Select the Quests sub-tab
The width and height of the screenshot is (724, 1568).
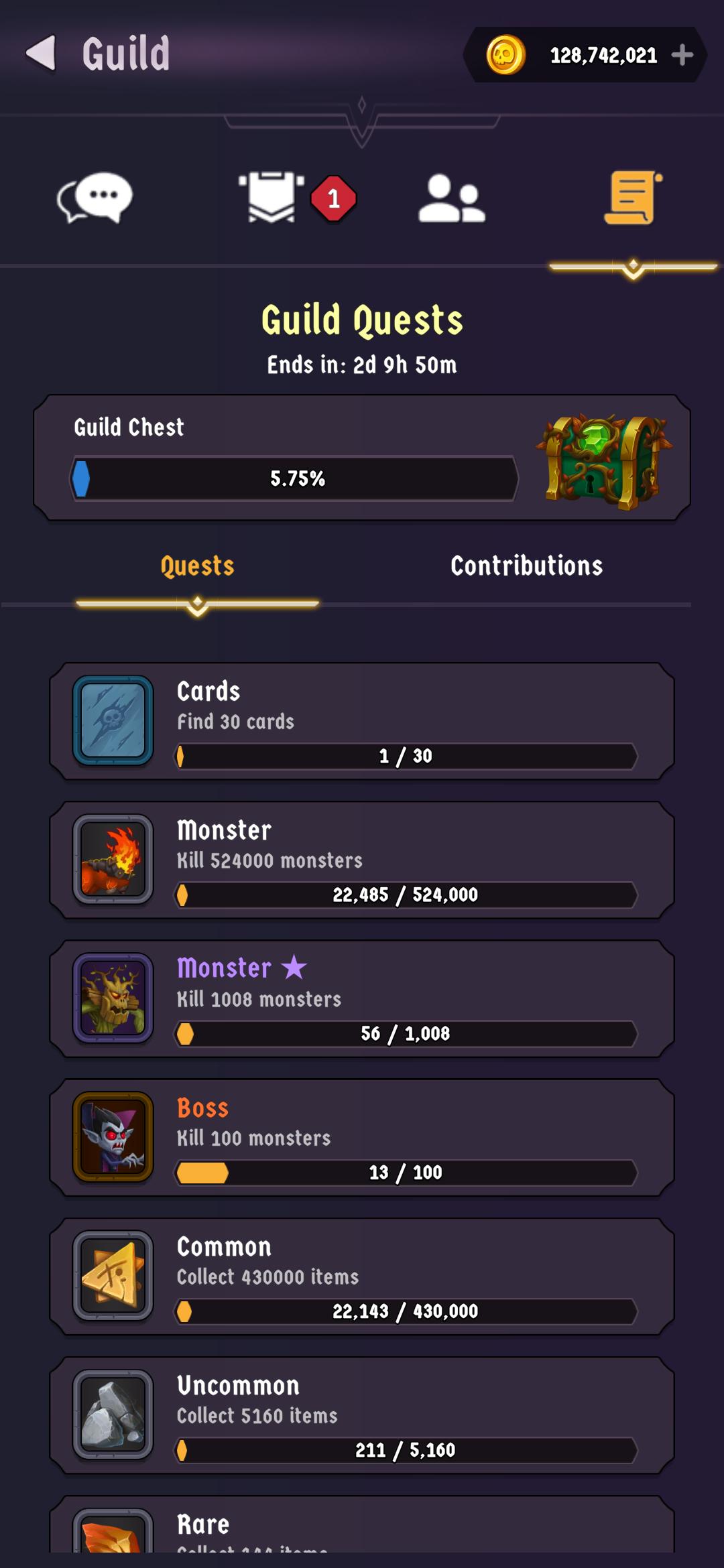197,566
